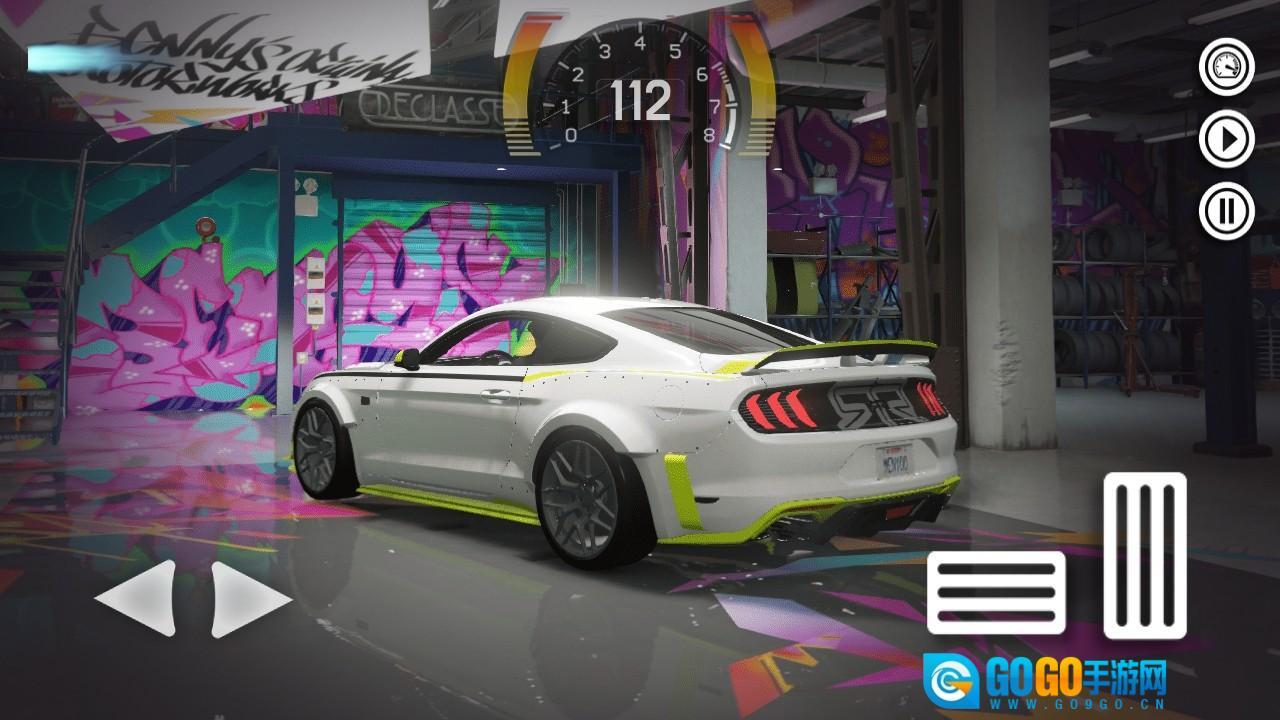Steer right with the right arrow
Screen dimensions: 1280x720
click(250, 598)
